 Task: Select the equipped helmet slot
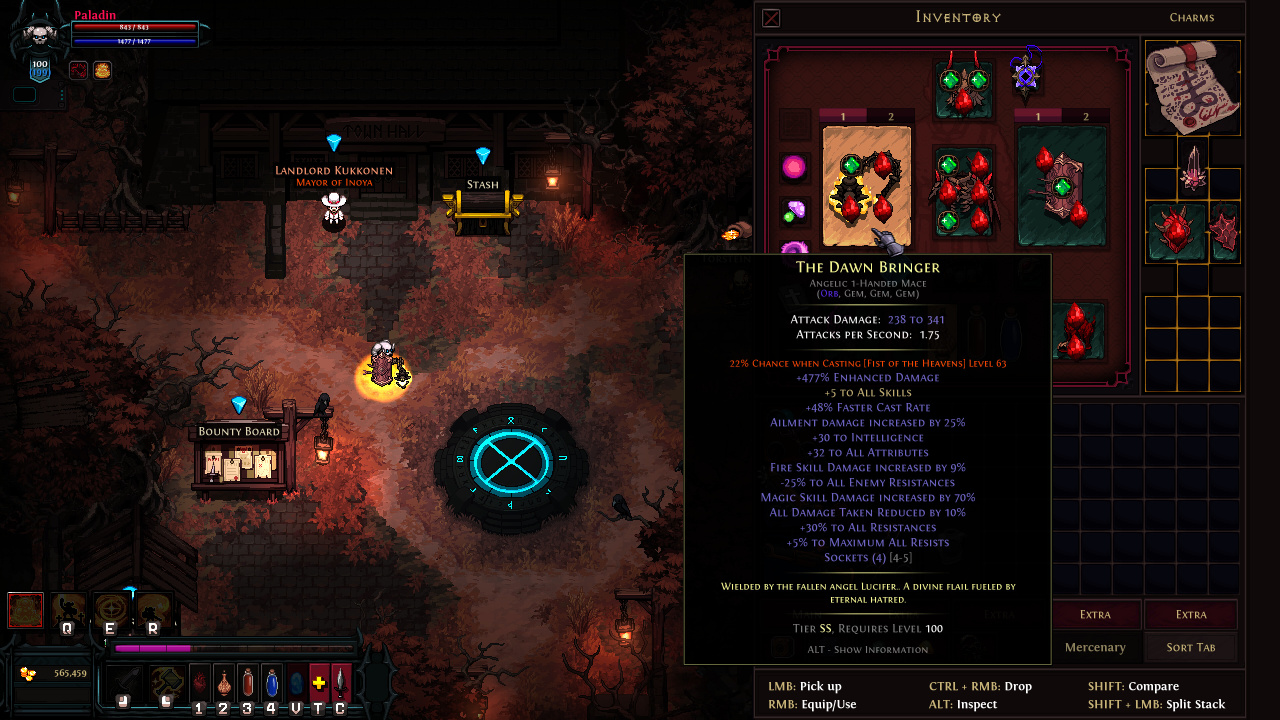tap(963, 88)
